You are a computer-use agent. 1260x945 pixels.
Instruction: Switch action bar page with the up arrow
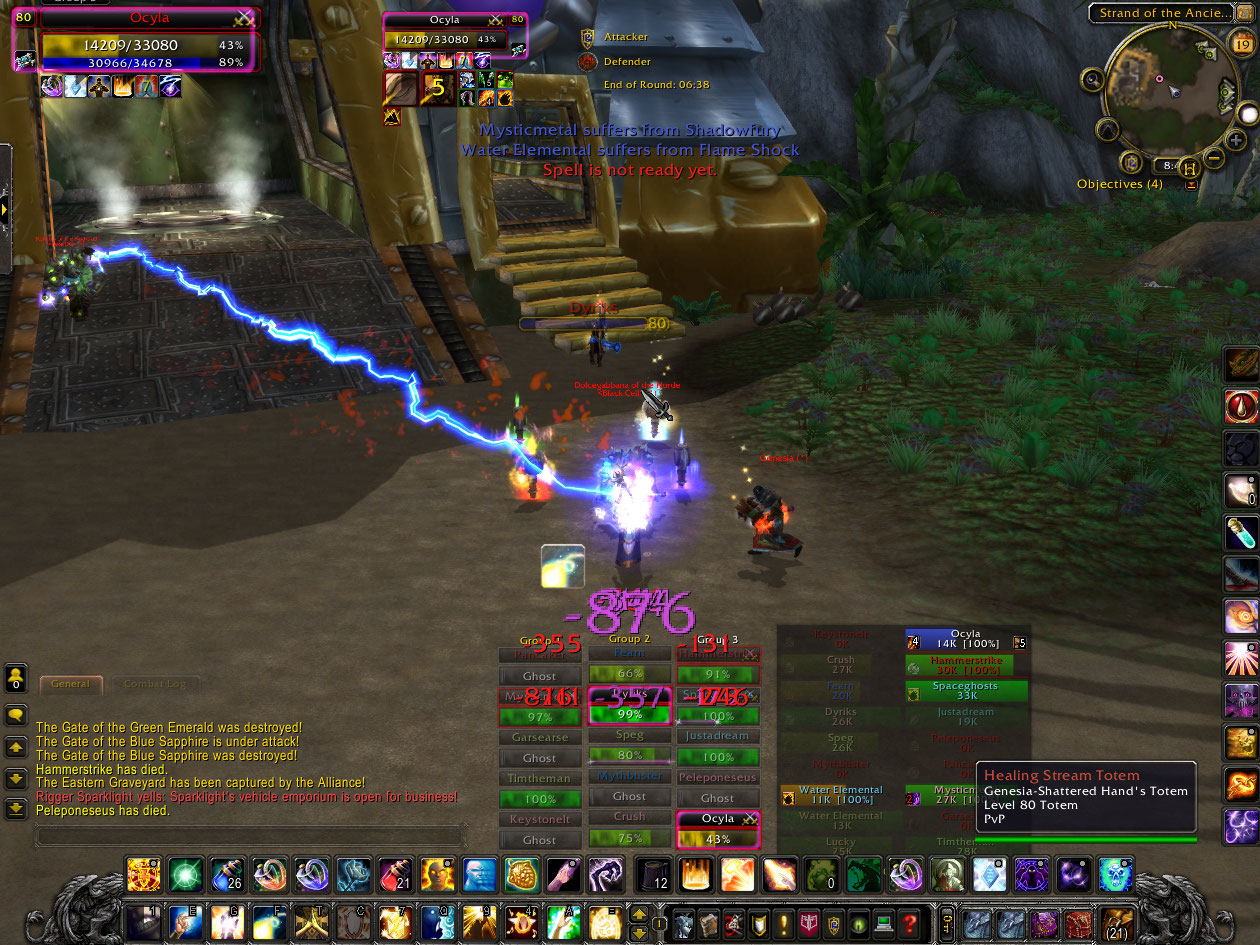point(638,912)
